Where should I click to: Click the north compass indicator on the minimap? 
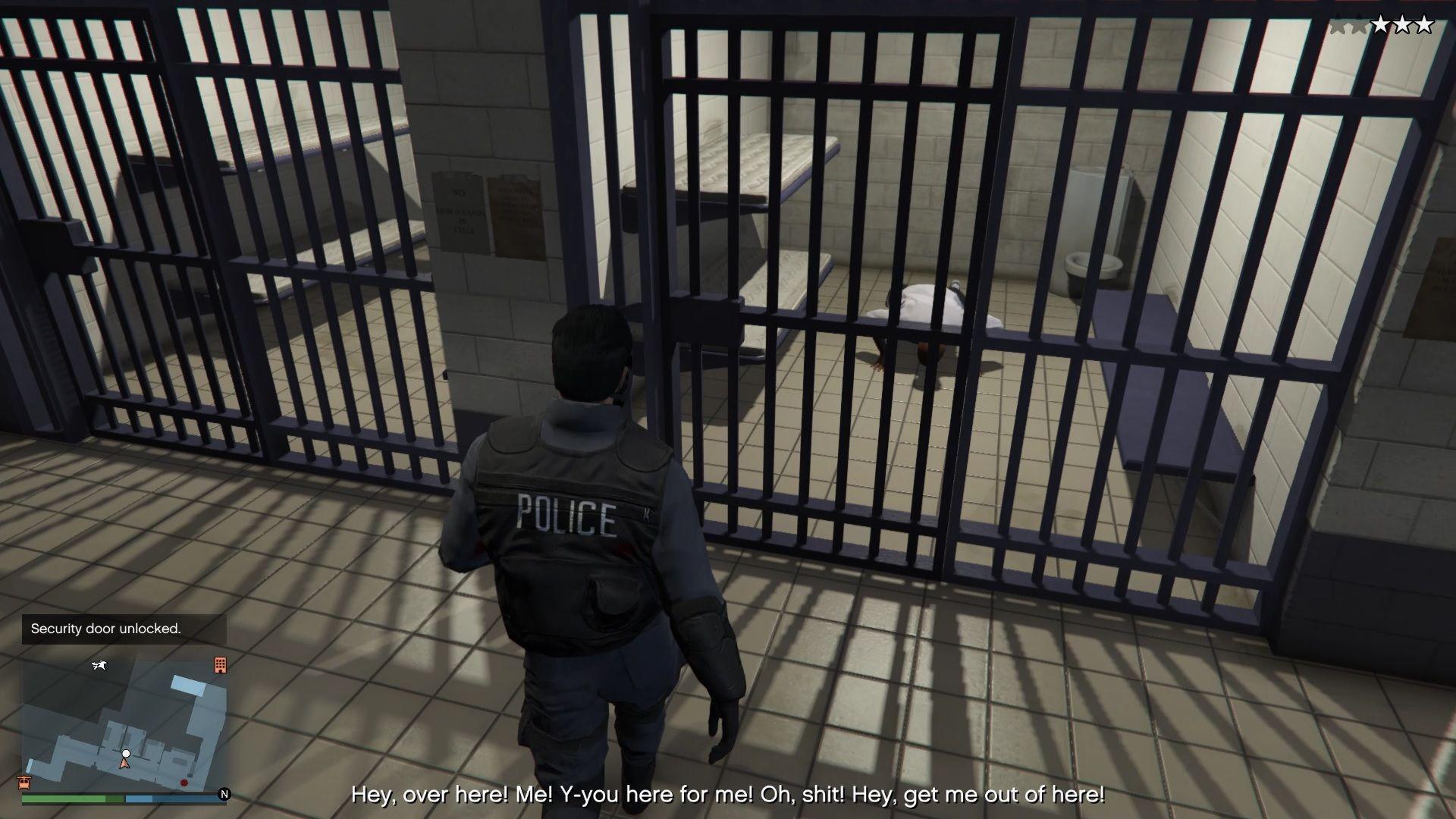click(224, 794)
